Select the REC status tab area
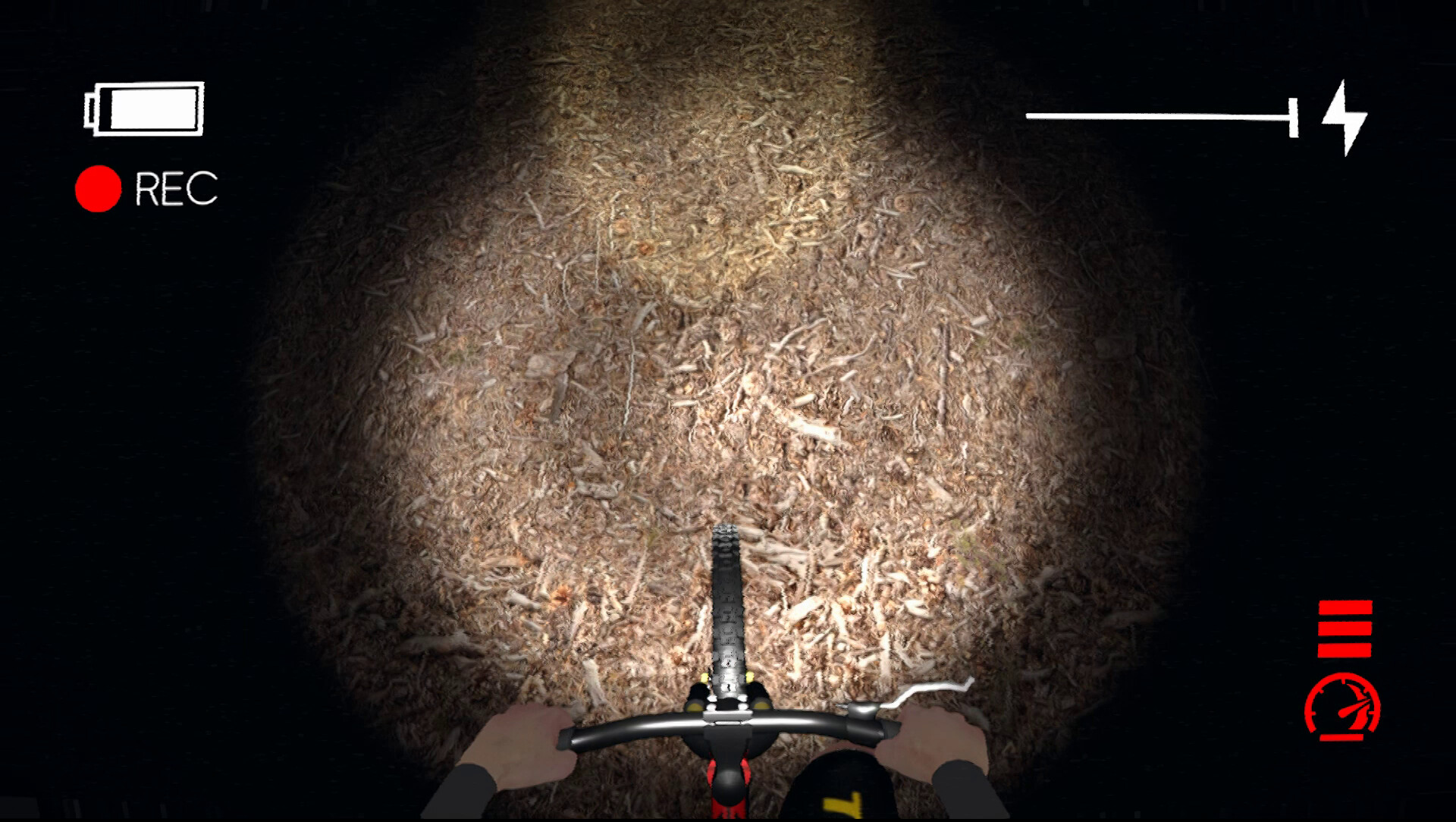This screenshot has height=822, width=1456. click(x=148, y=187)
